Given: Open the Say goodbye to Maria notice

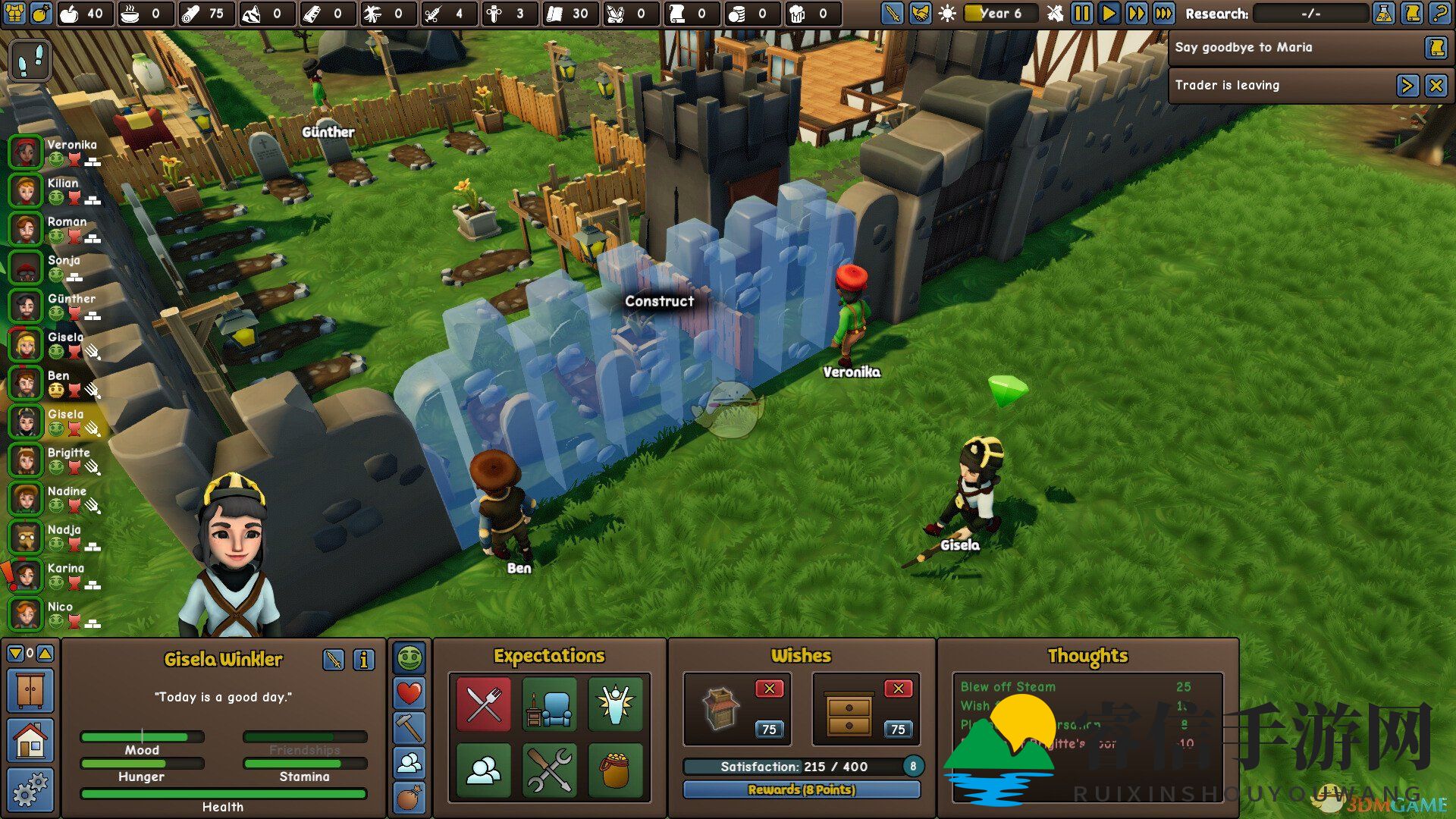Looking at the screenshot, I should tap(1435, 48).
